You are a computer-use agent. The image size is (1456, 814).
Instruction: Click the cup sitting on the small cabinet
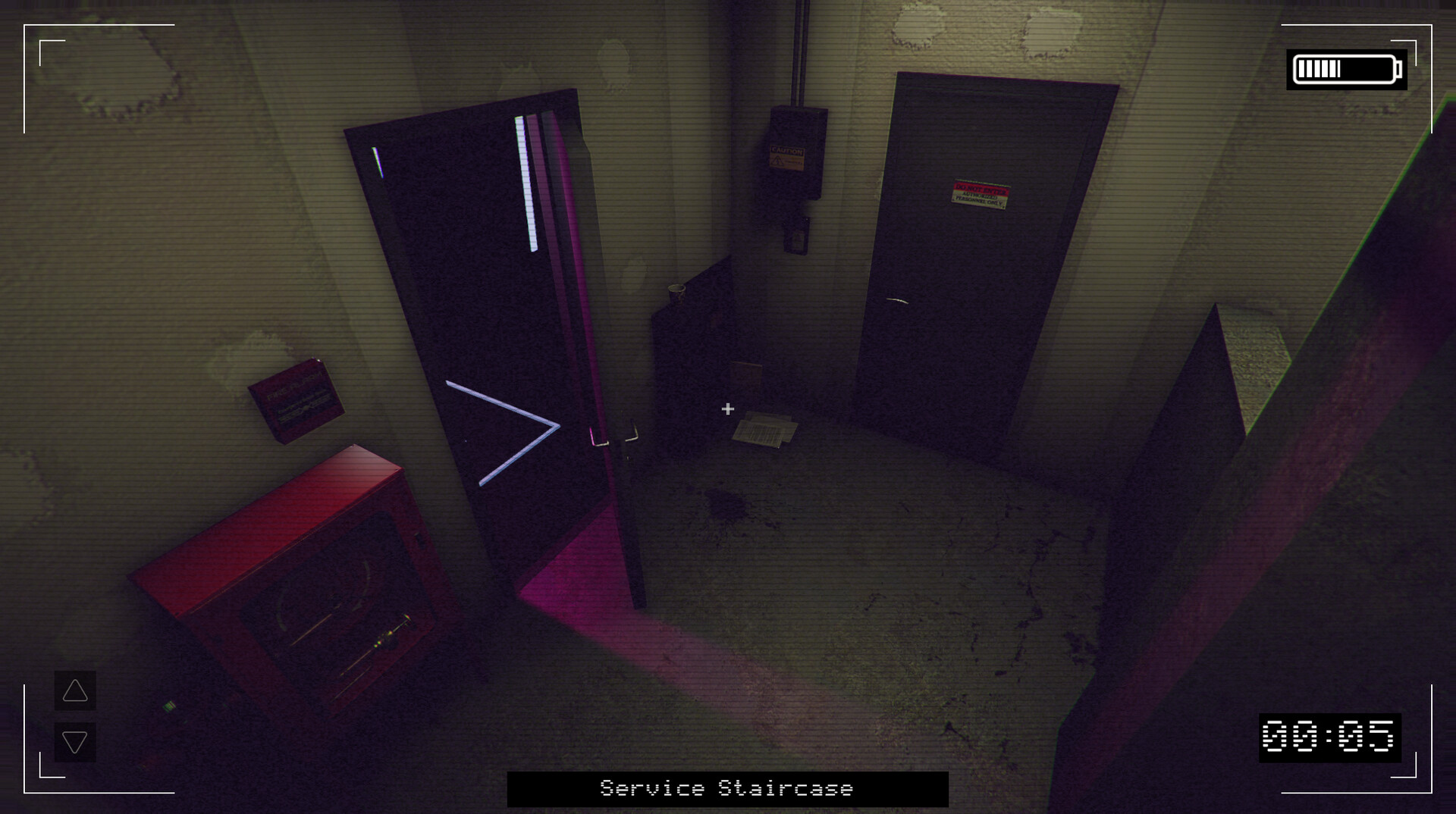tap(676, 294)
